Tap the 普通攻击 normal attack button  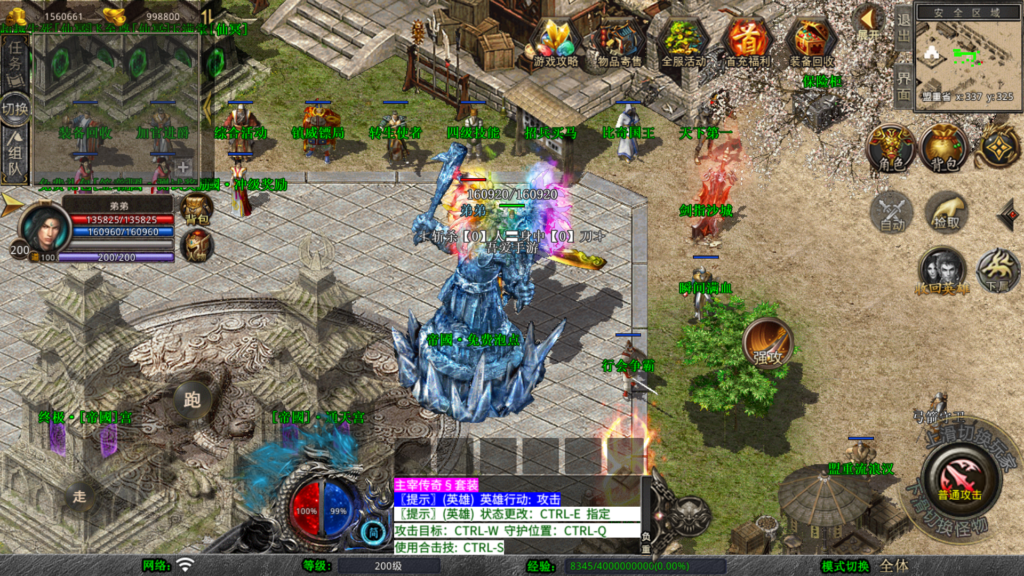[x=958, y=478]
